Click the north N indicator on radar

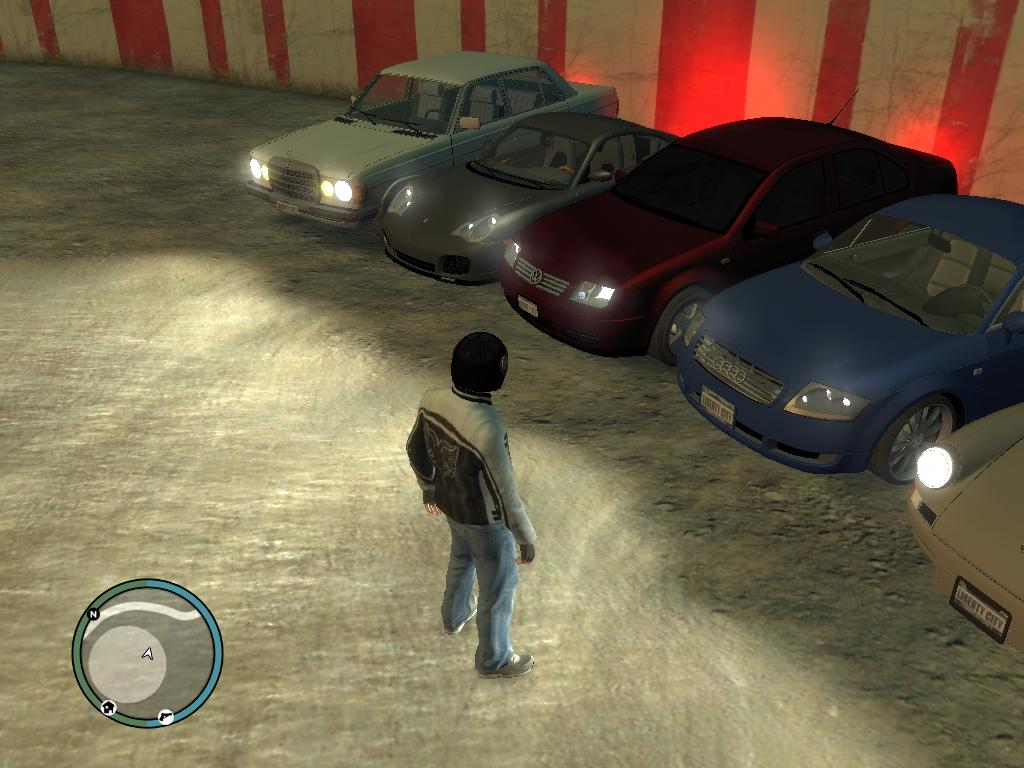(x=93, y=614)
